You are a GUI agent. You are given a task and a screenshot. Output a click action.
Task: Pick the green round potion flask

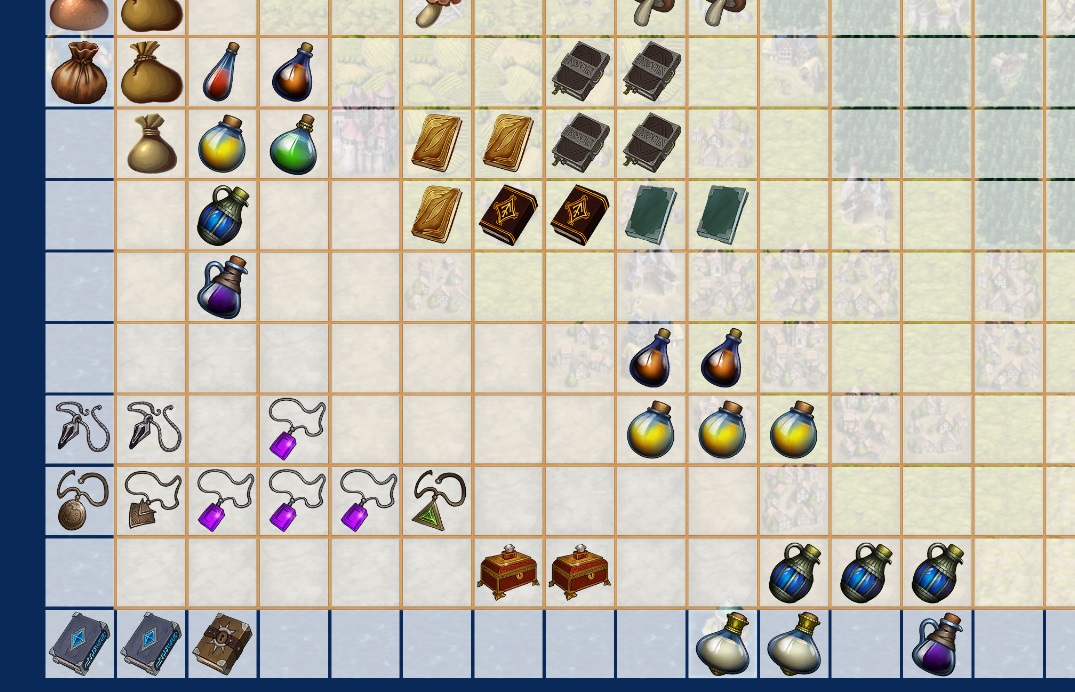[293, 145]
